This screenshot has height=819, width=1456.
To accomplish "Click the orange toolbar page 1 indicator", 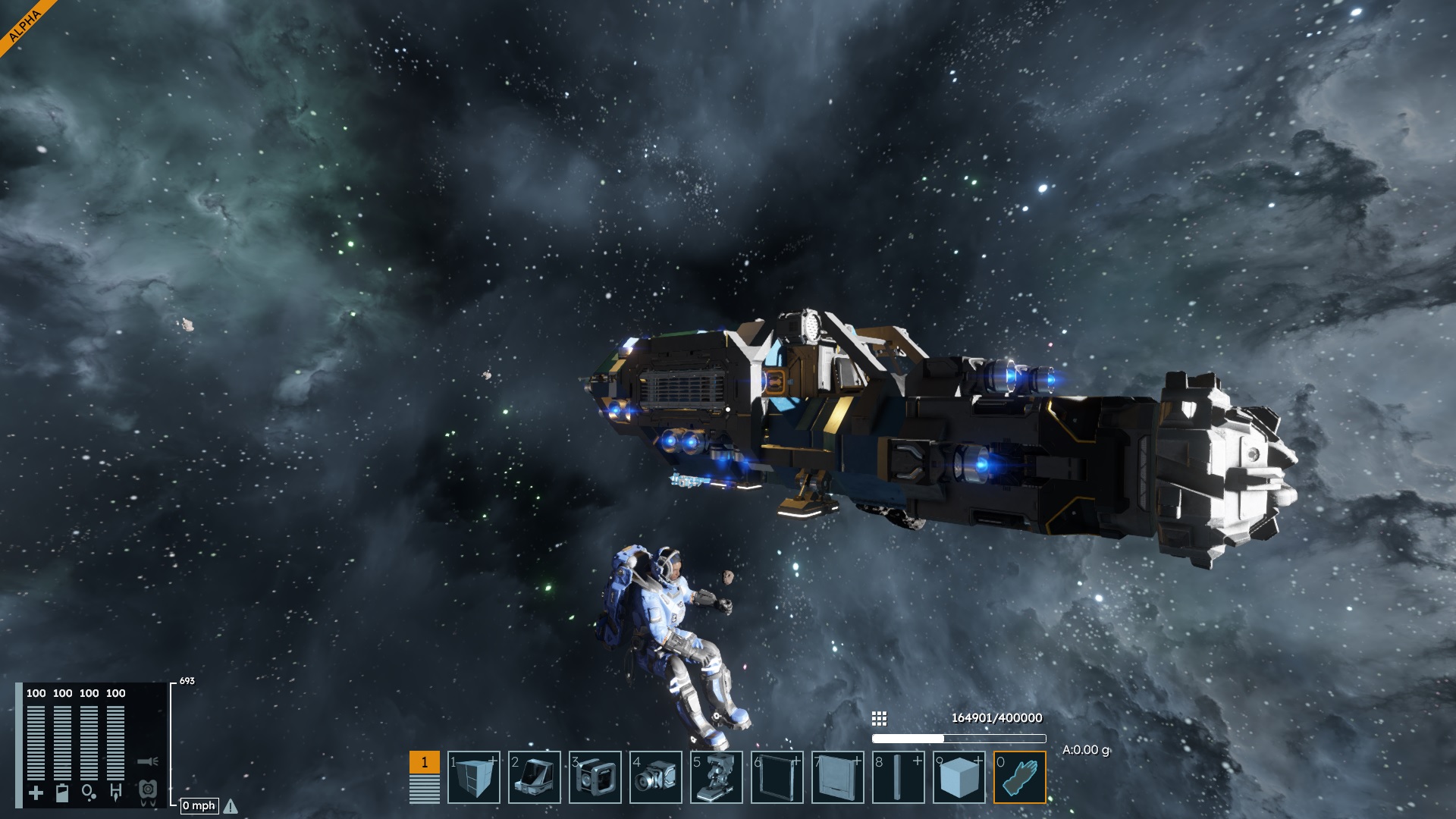I will pos(425,763).
